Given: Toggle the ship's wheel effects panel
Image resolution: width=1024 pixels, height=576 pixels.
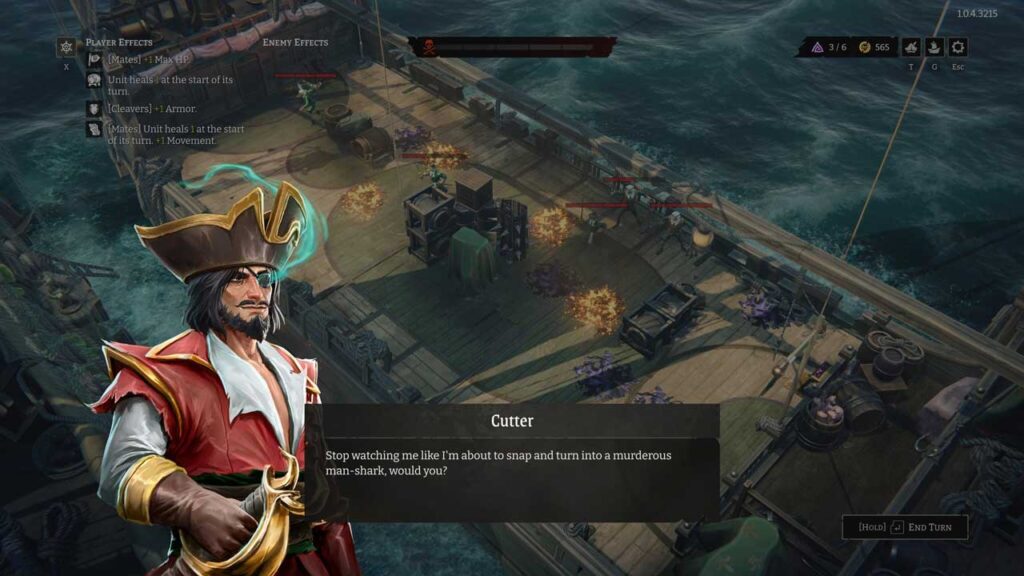Looking at the screenshot, I should [x=66, y=47].
